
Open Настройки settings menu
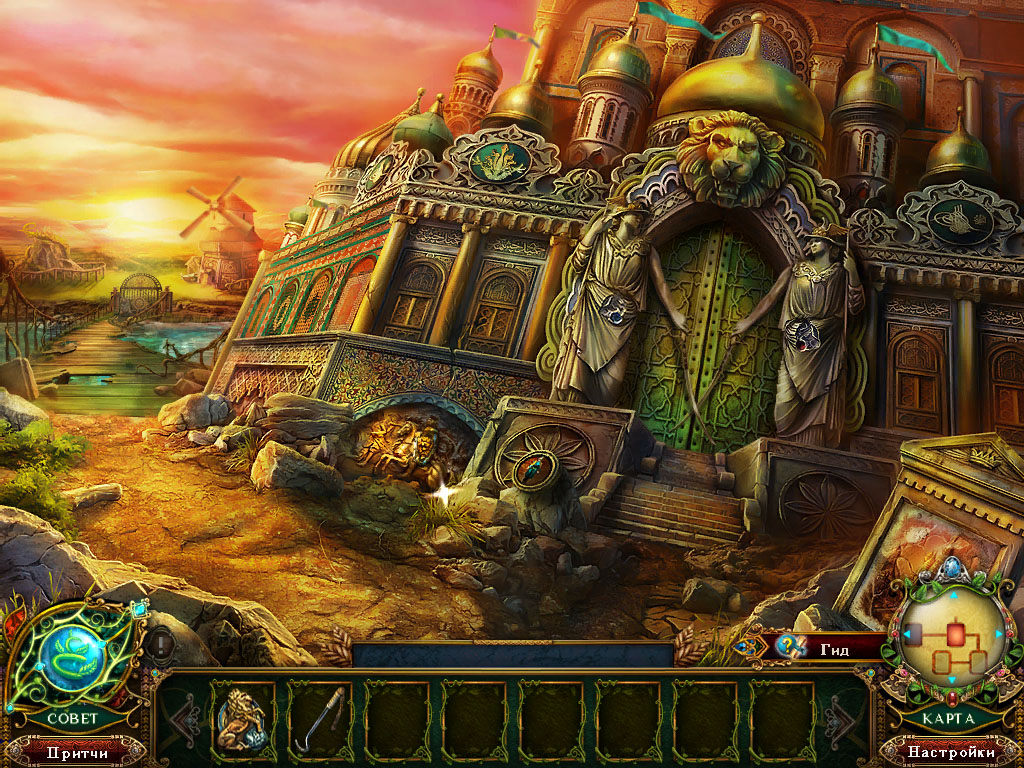coord(951,751)
